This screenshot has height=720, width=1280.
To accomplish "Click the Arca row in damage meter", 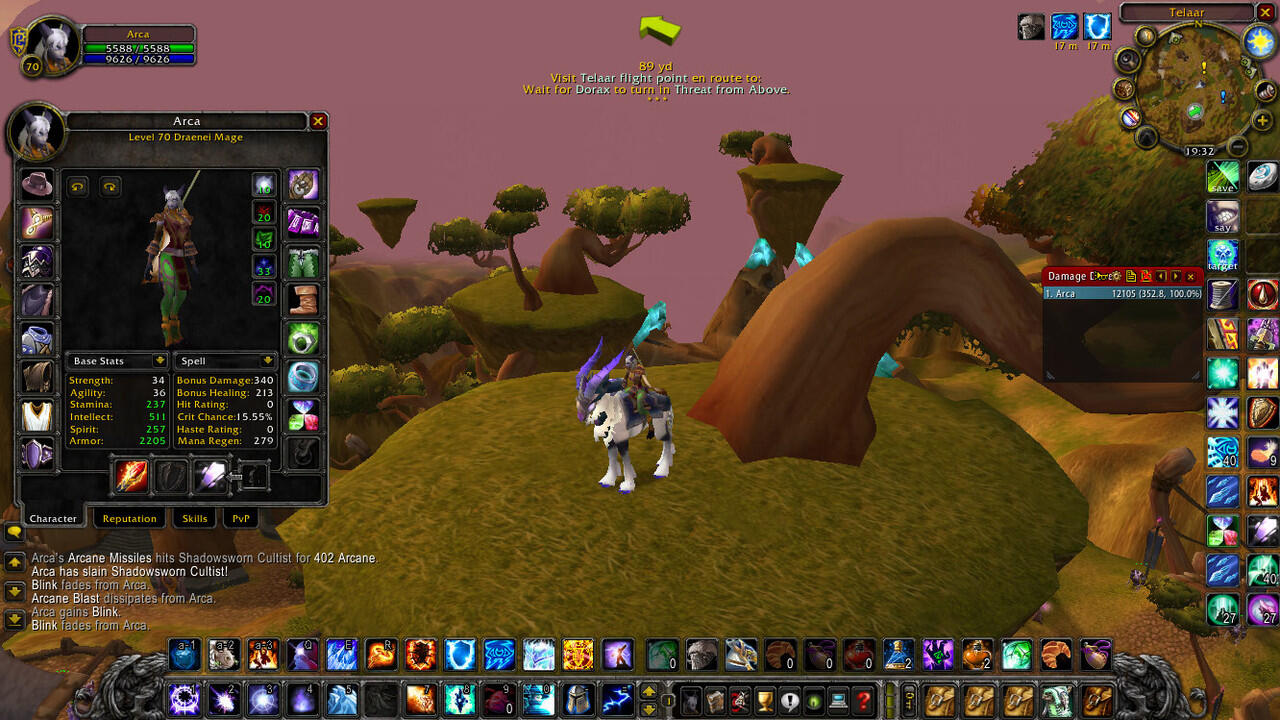I will pos(1122,294).
